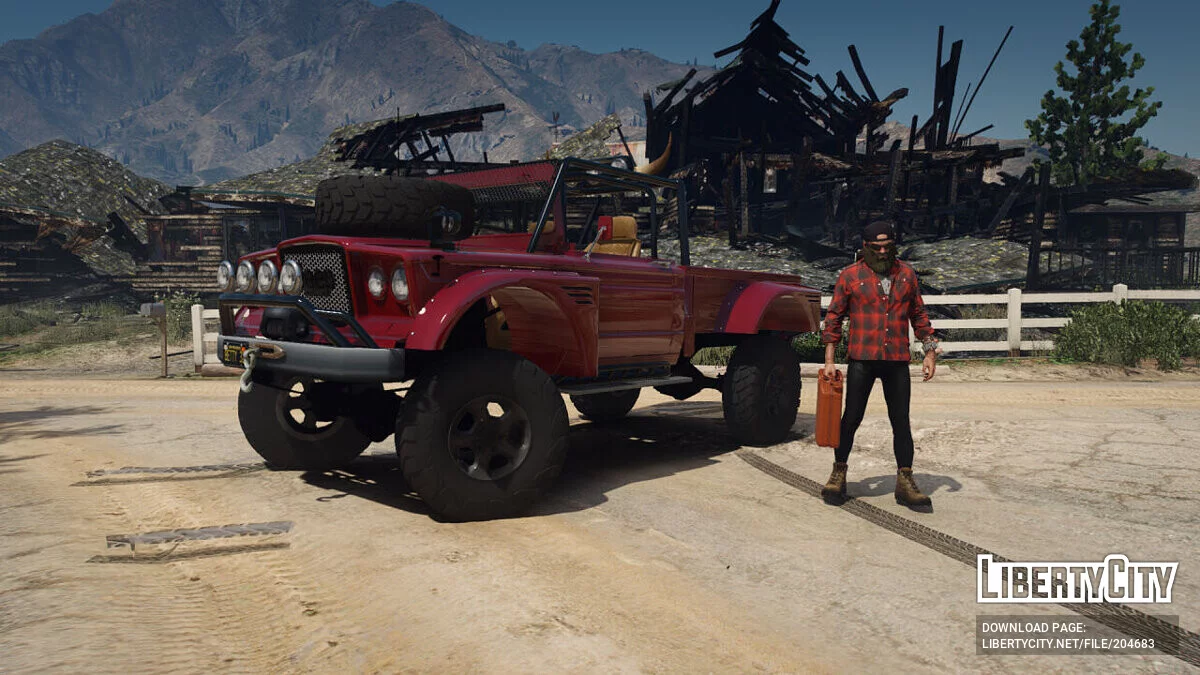Open the libertycity.net/file/204683 download link
The image size is (1200, 675).
(1067, 643)
